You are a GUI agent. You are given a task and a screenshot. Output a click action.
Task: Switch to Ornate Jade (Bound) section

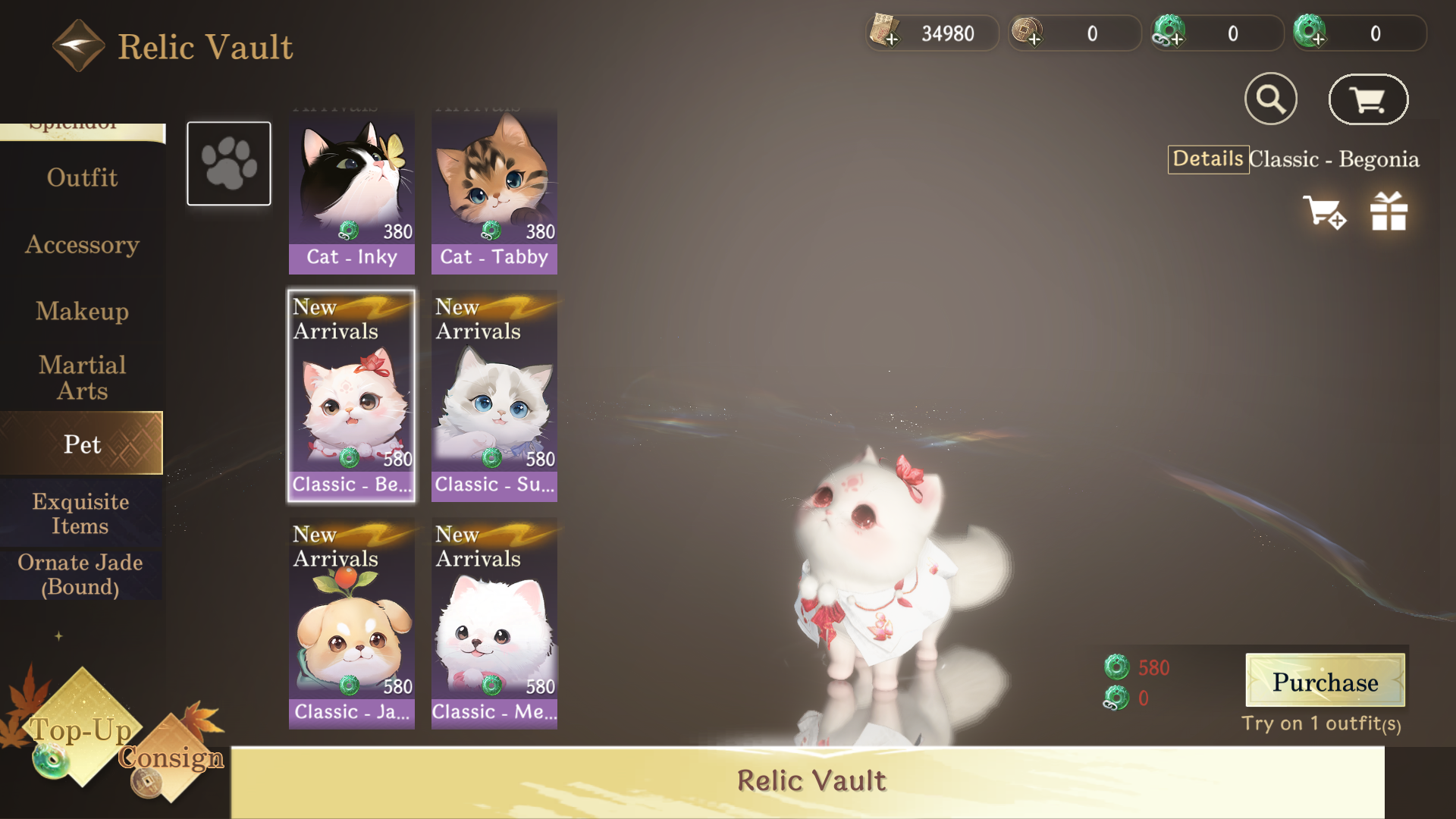tap(80, 574)
